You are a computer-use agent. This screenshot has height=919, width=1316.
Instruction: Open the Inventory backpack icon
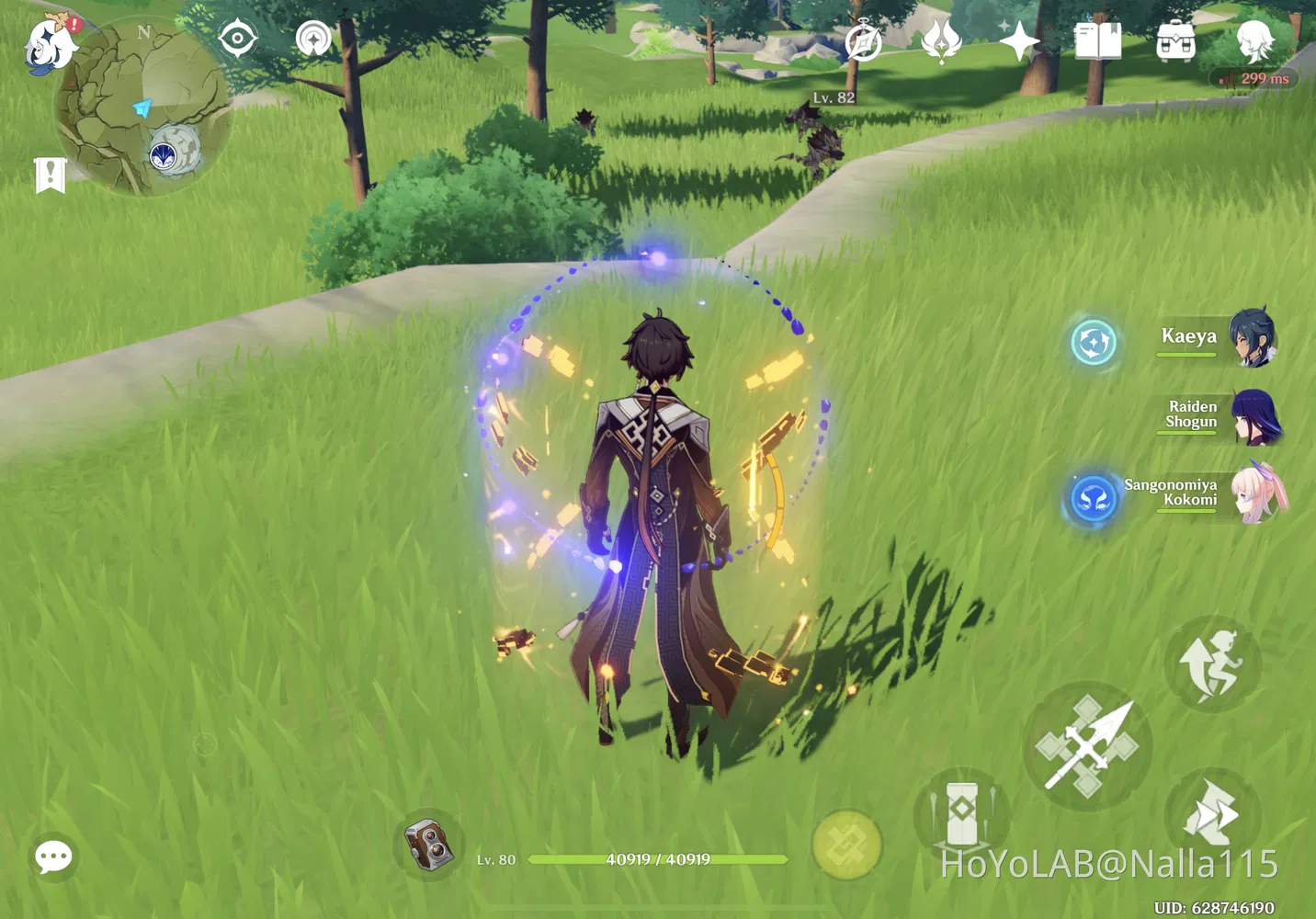[1174, 40]
